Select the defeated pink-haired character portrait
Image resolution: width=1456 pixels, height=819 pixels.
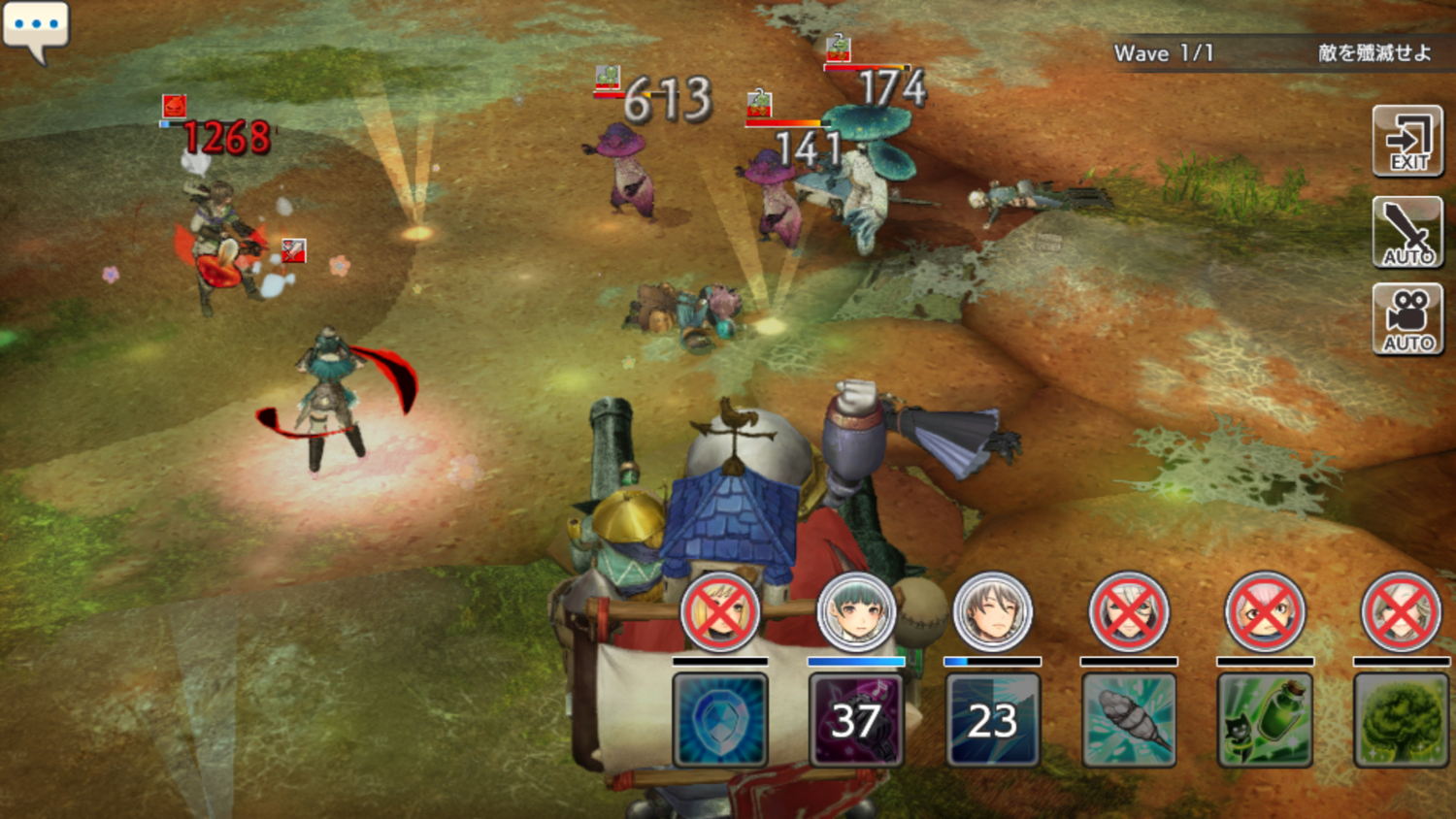1265,613
